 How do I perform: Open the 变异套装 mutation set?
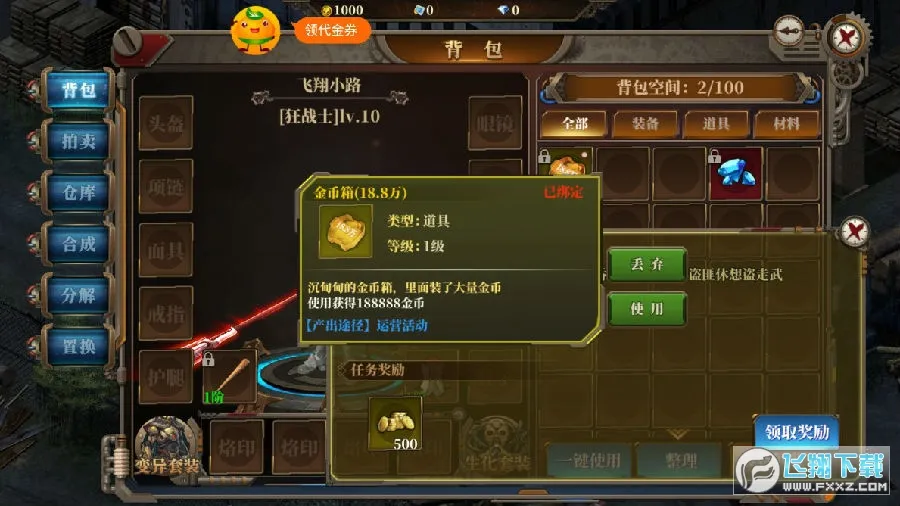[x=167, y=447]
